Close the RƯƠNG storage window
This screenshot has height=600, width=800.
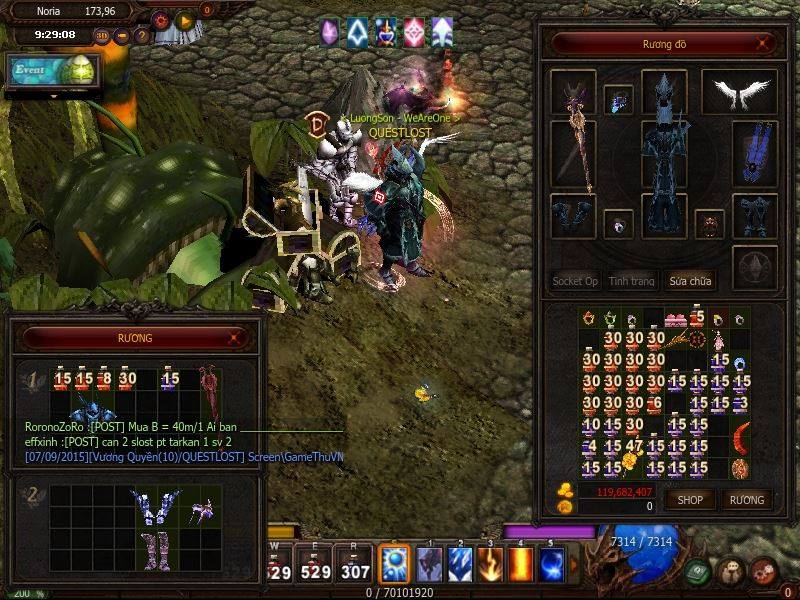pyautogui.click(x=234, y=338)
